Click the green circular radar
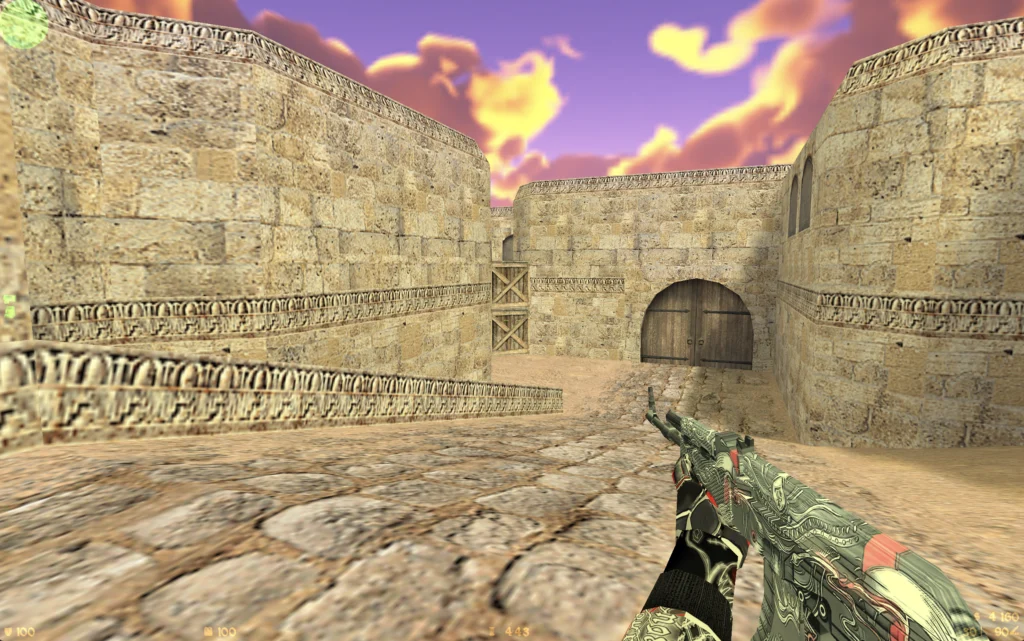This screenshot has height=641, width=1024. (x=22, y=22)
